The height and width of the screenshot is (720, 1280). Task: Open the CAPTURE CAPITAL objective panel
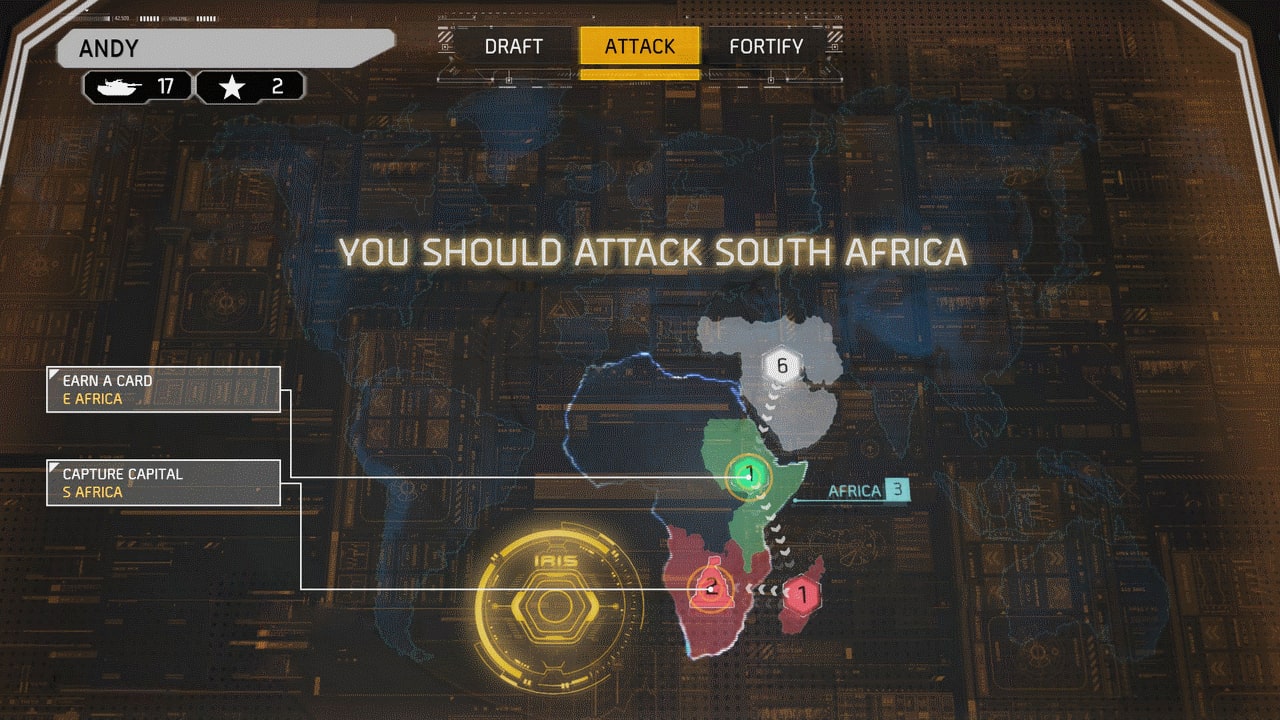point(163,481)
